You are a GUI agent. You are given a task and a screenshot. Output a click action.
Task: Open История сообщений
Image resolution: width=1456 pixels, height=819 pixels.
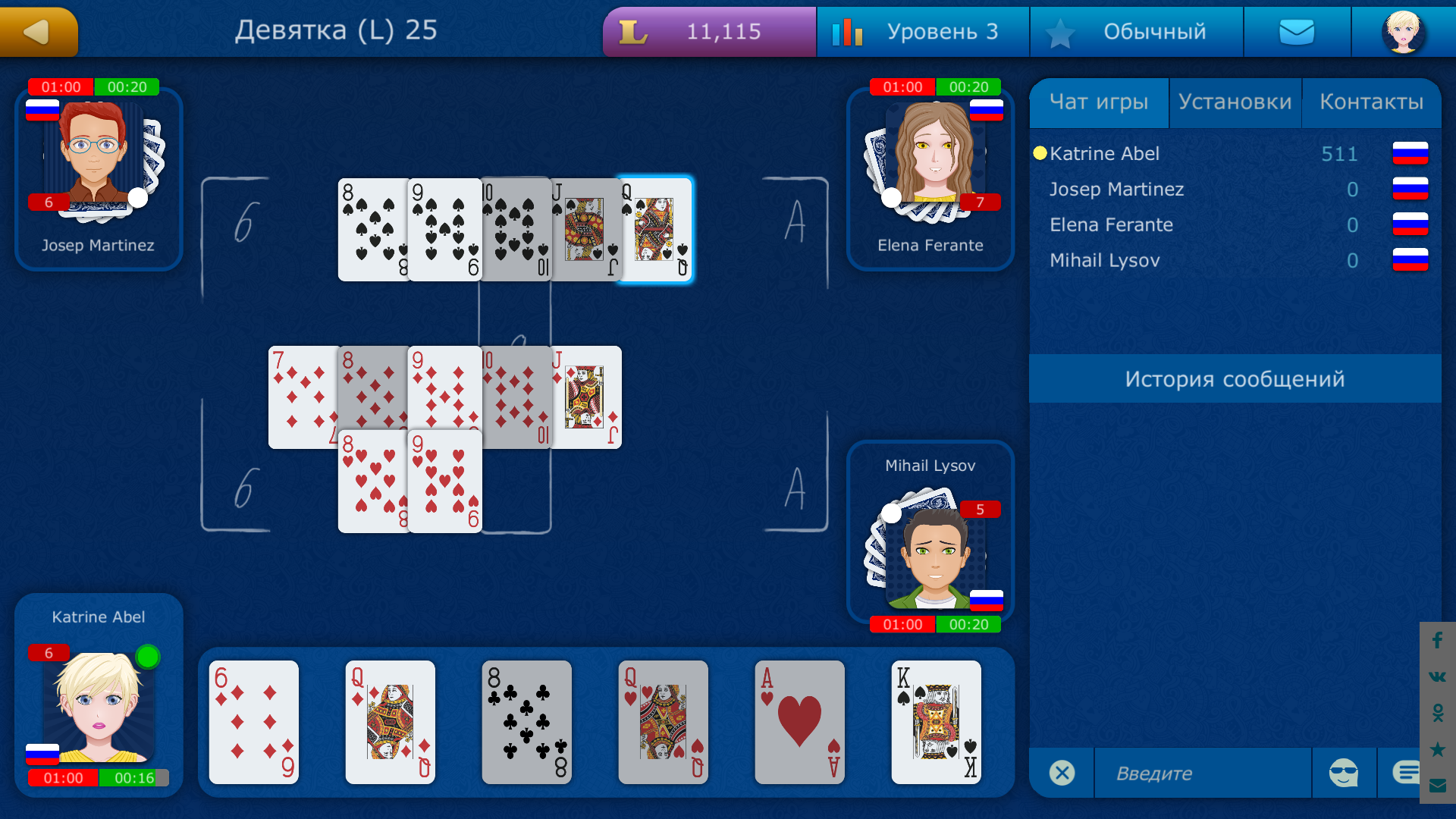1235,378
